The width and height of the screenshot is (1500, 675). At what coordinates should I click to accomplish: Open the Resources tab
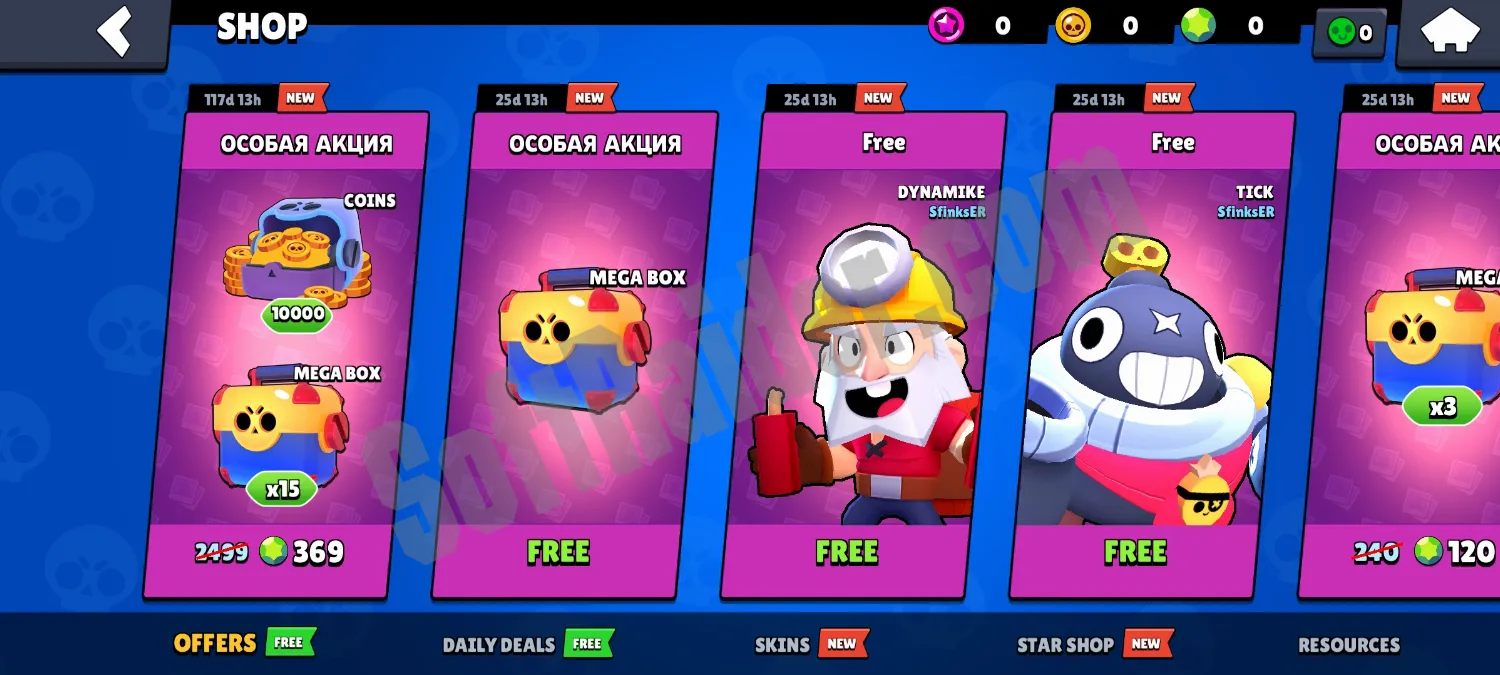[x=1349, y=644]
